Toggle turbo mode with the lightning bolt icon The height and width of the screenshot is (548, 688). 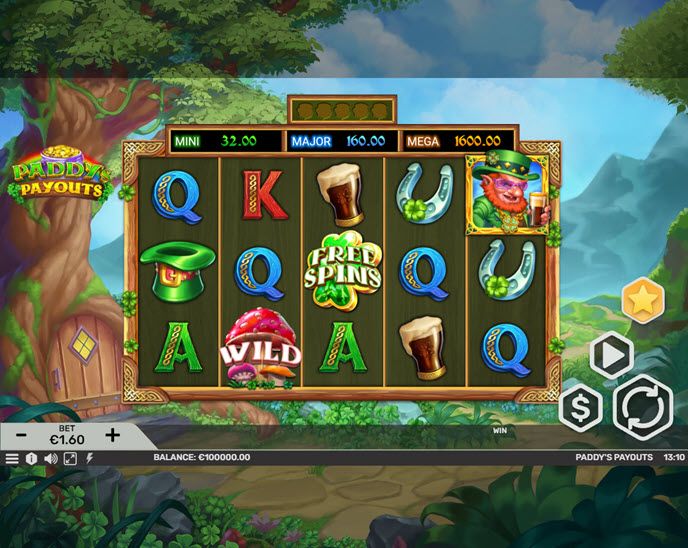click(x=89, y=458)
